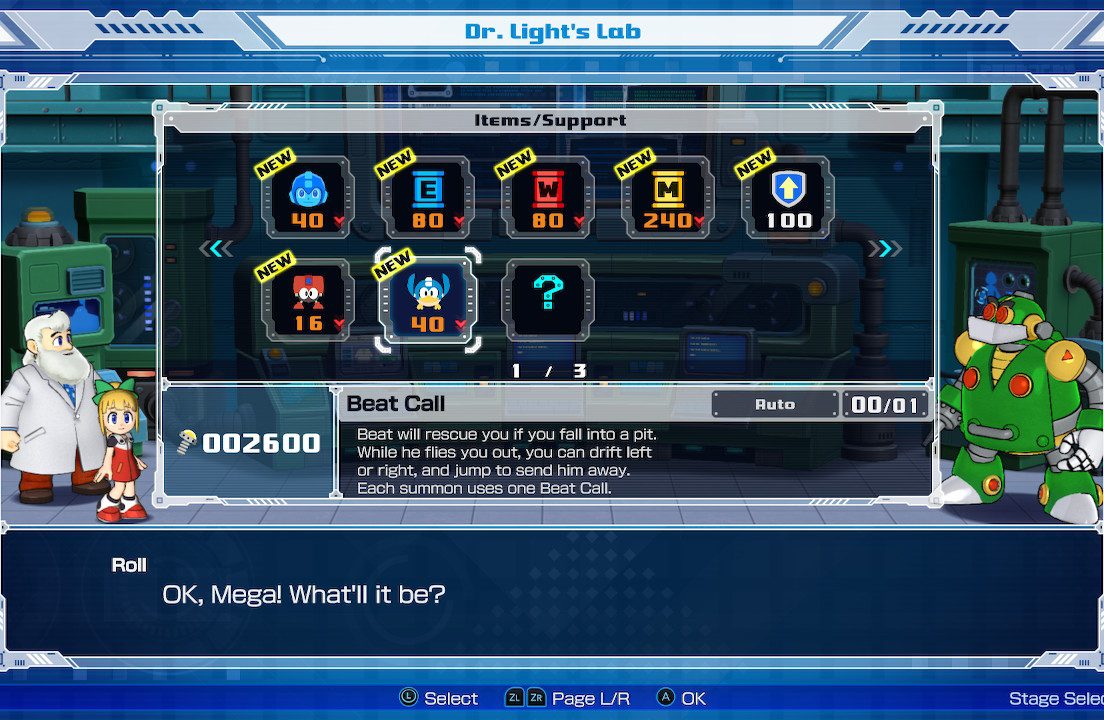Select the Eddie Call item for 16
Viewport: 1104px width, 720px height.
tap(307, 300)
